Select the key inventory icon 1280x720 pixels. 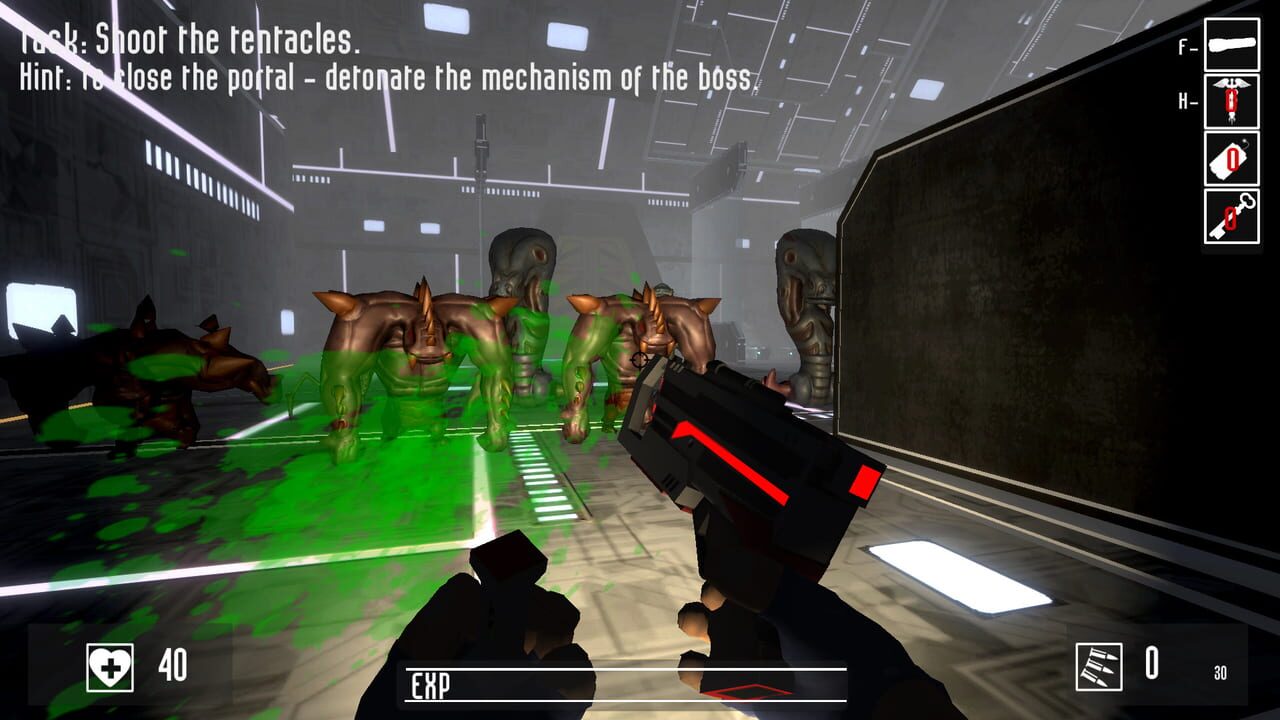tap(1232, 213)
